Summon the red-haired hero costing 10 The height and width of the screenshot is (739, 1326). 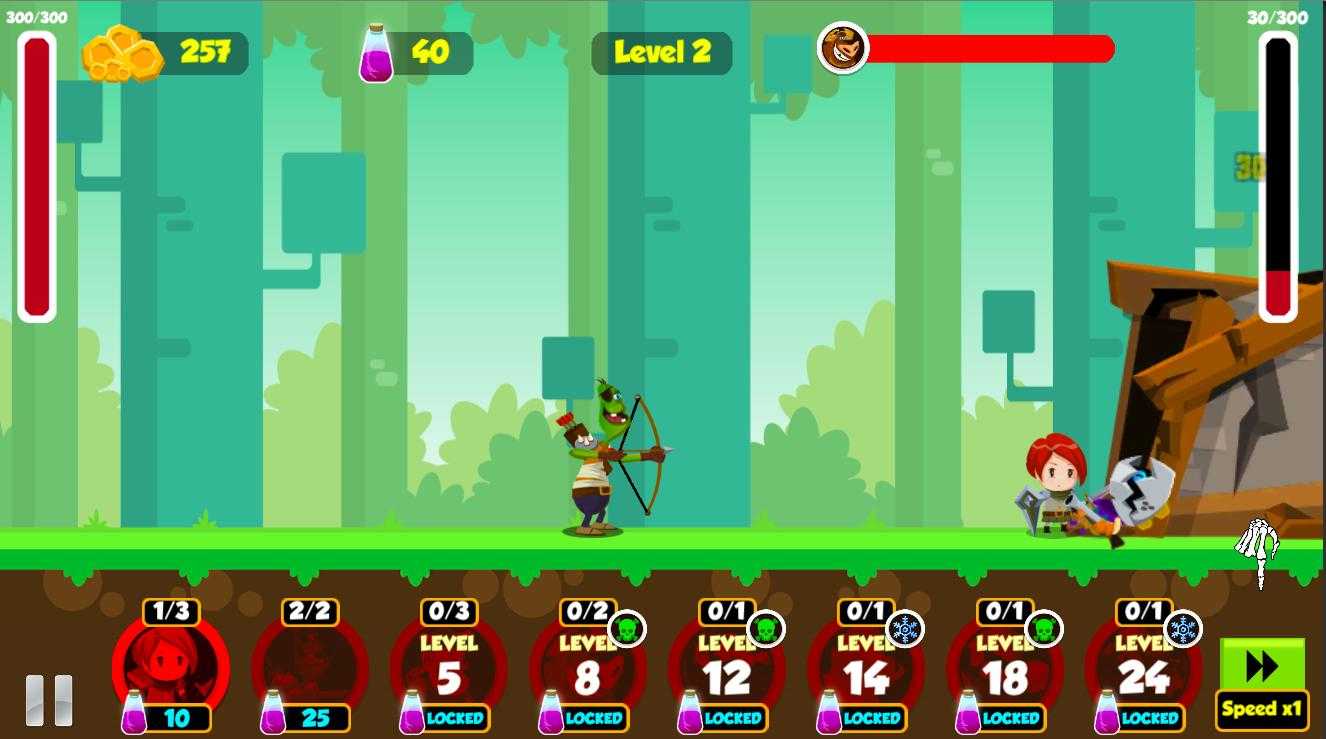[171, 667]
